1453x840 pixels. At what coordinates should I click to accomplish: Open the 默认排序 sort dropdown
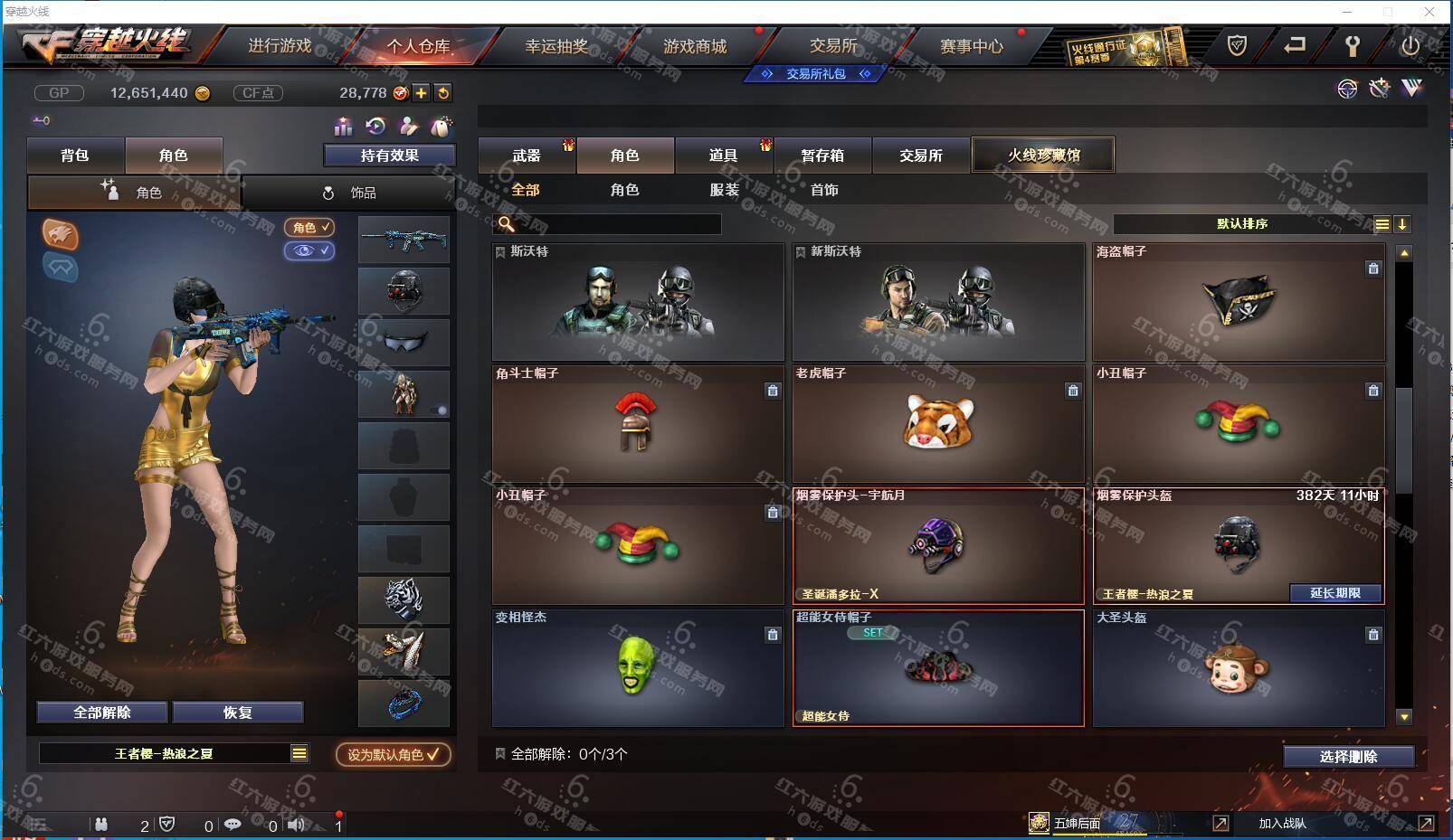(x=1243, y=224)
